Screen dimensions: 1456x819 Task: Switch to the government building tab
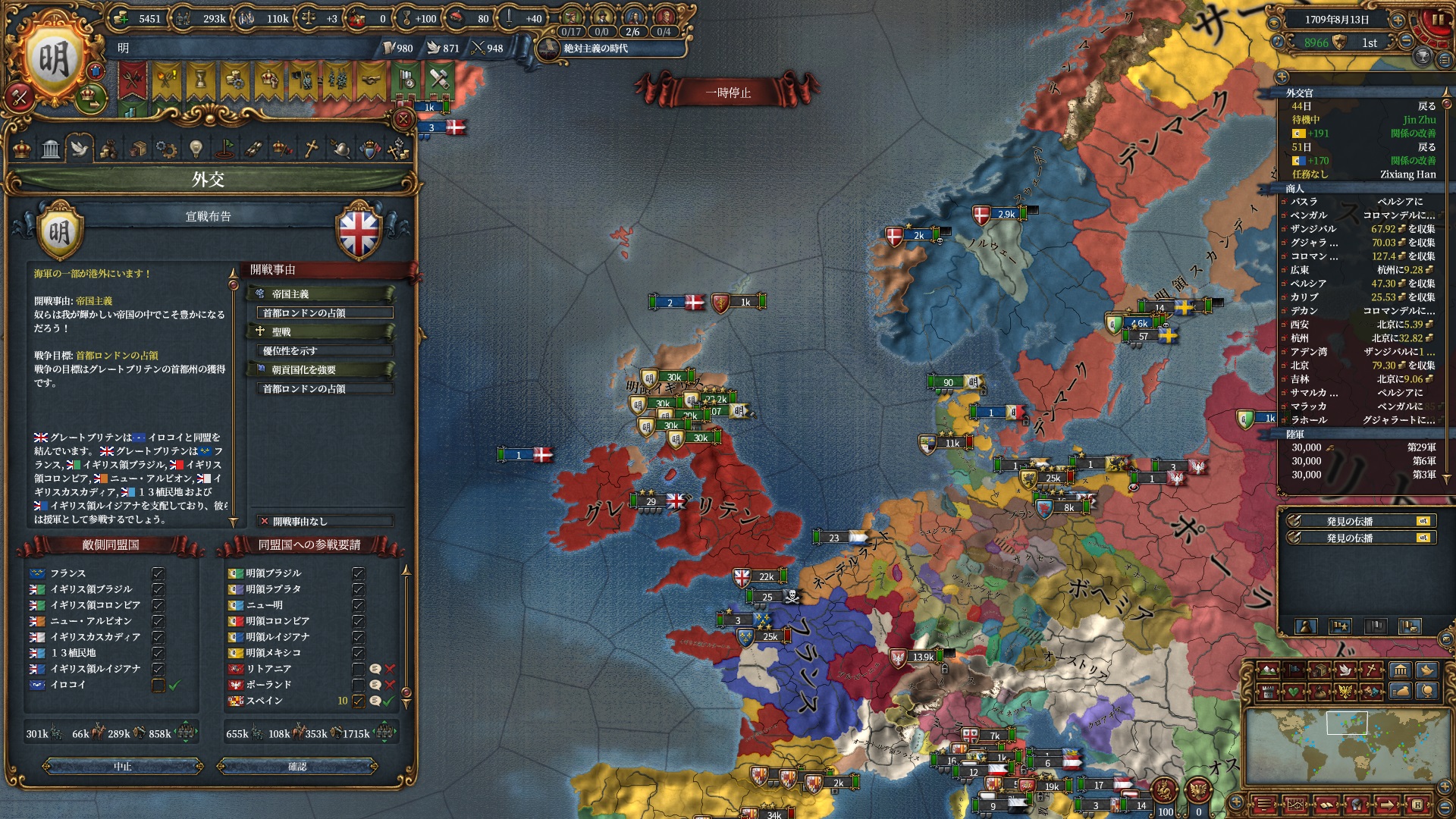[x=51, y=148]
